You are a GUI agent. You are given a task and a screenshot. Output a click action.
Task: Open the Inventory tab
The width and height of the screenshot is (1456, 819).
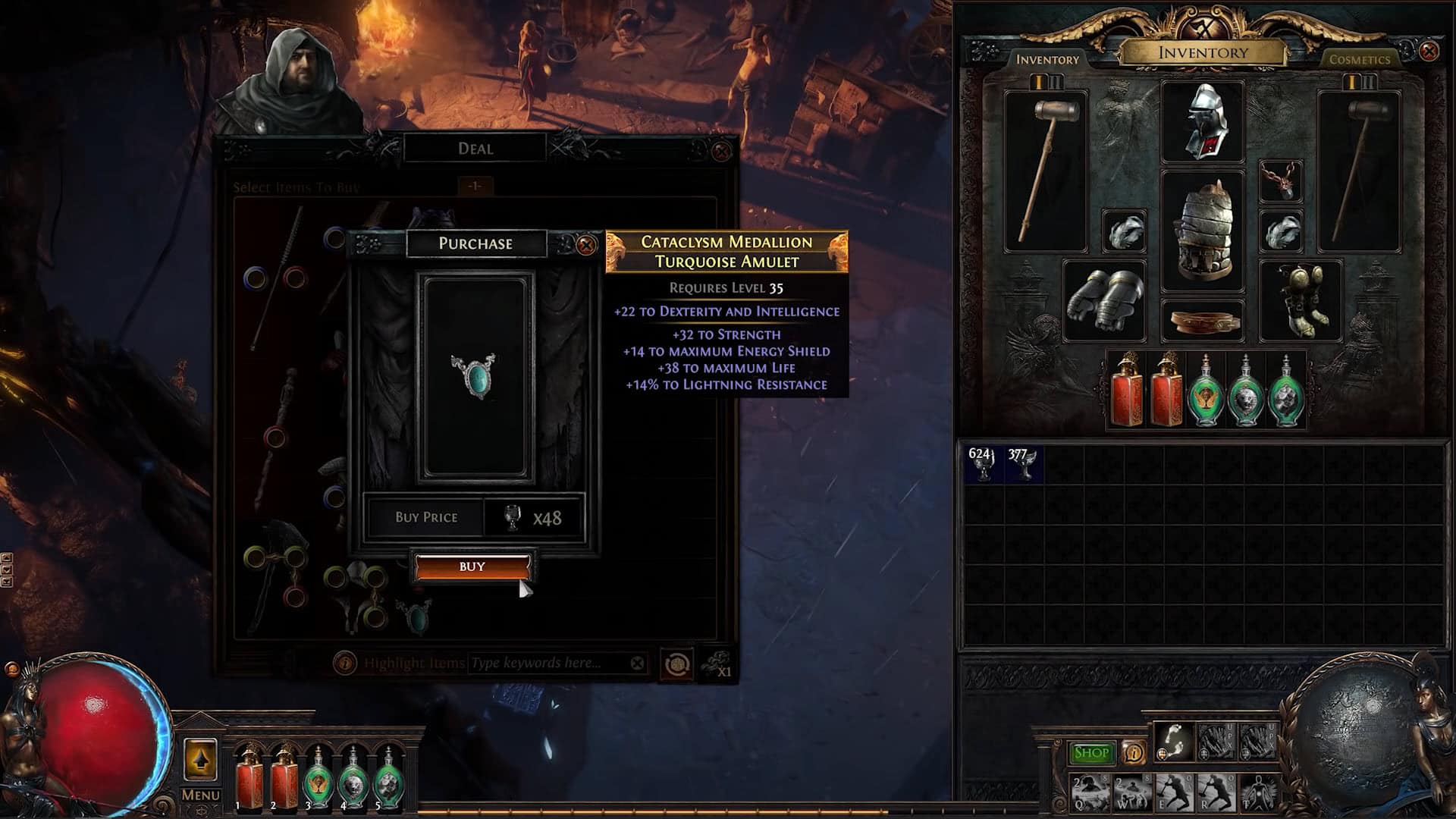(1047, 59)
